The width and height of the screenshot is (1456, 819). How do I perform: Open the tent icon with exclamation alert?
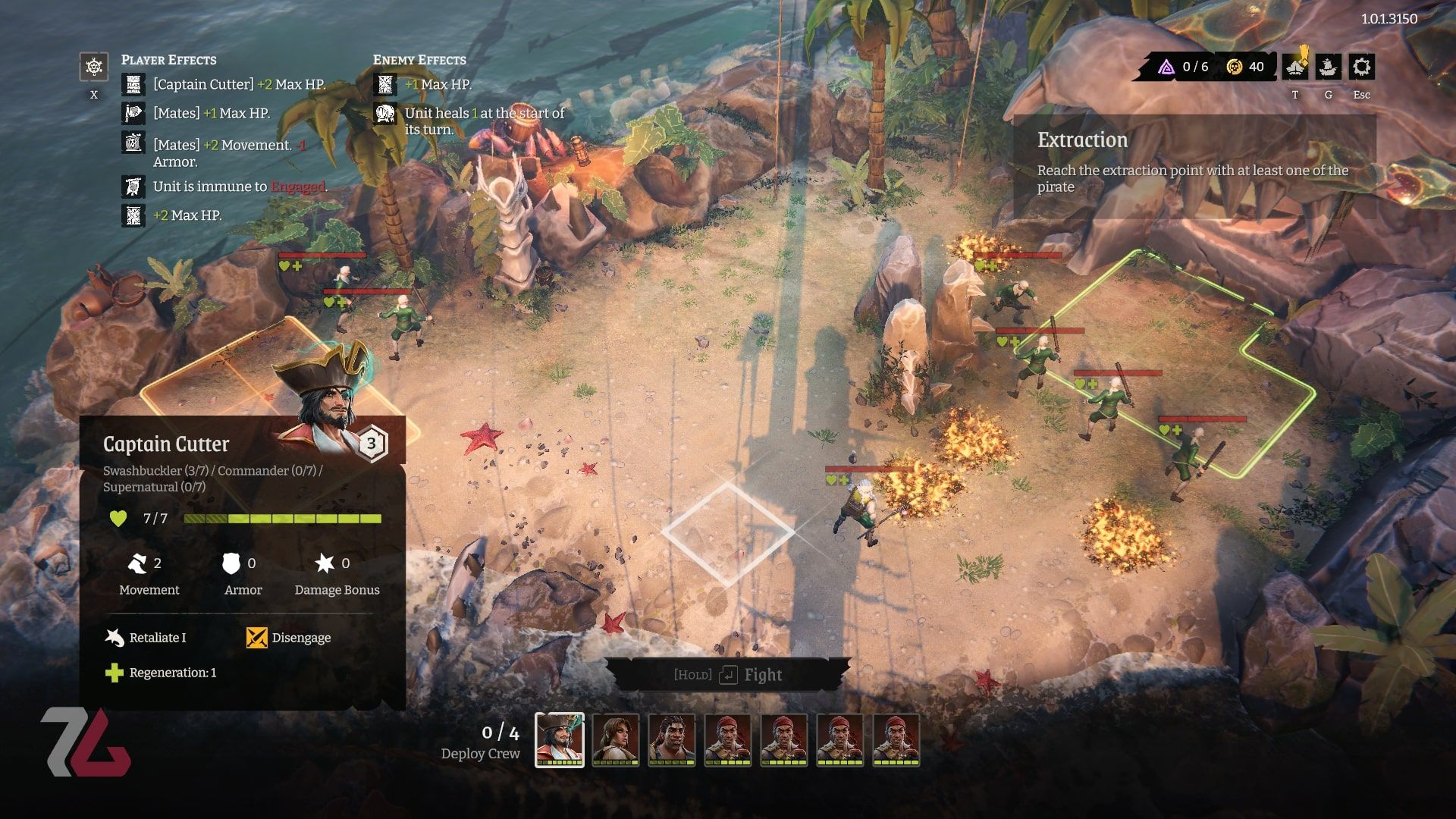coord(1295,67)
